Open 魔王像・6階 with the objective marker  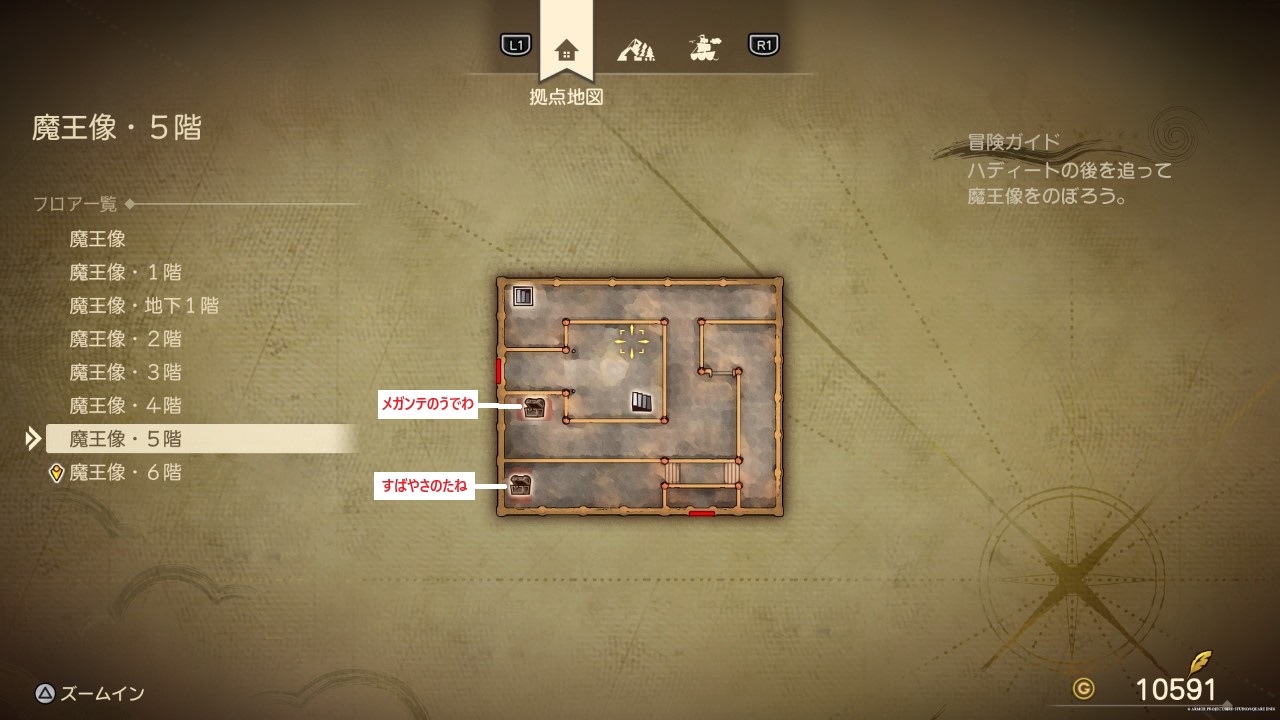pos(125,472)
